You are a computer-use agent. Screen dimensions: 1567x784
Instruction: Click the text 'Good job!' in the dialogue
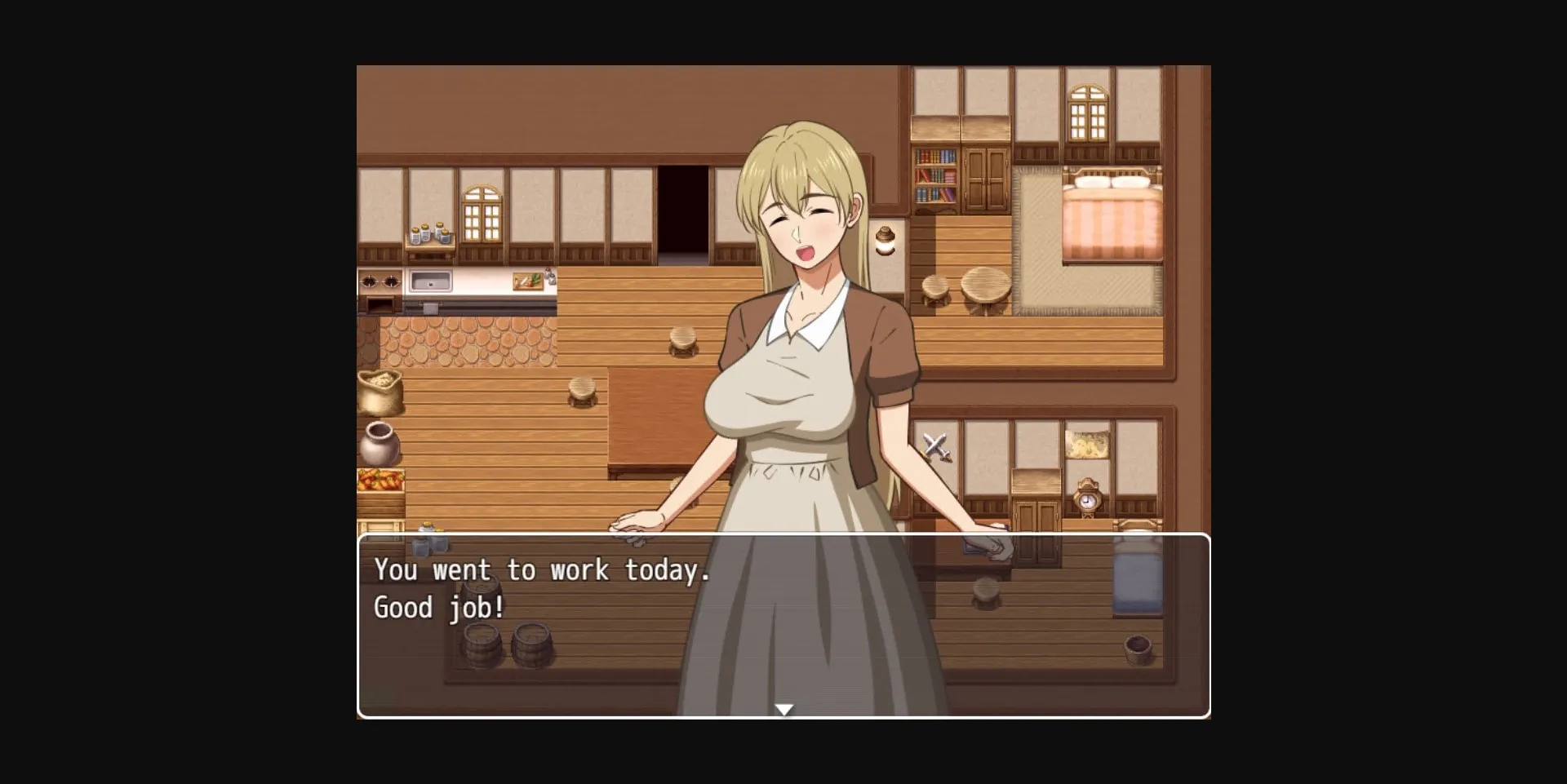point(438,607)
